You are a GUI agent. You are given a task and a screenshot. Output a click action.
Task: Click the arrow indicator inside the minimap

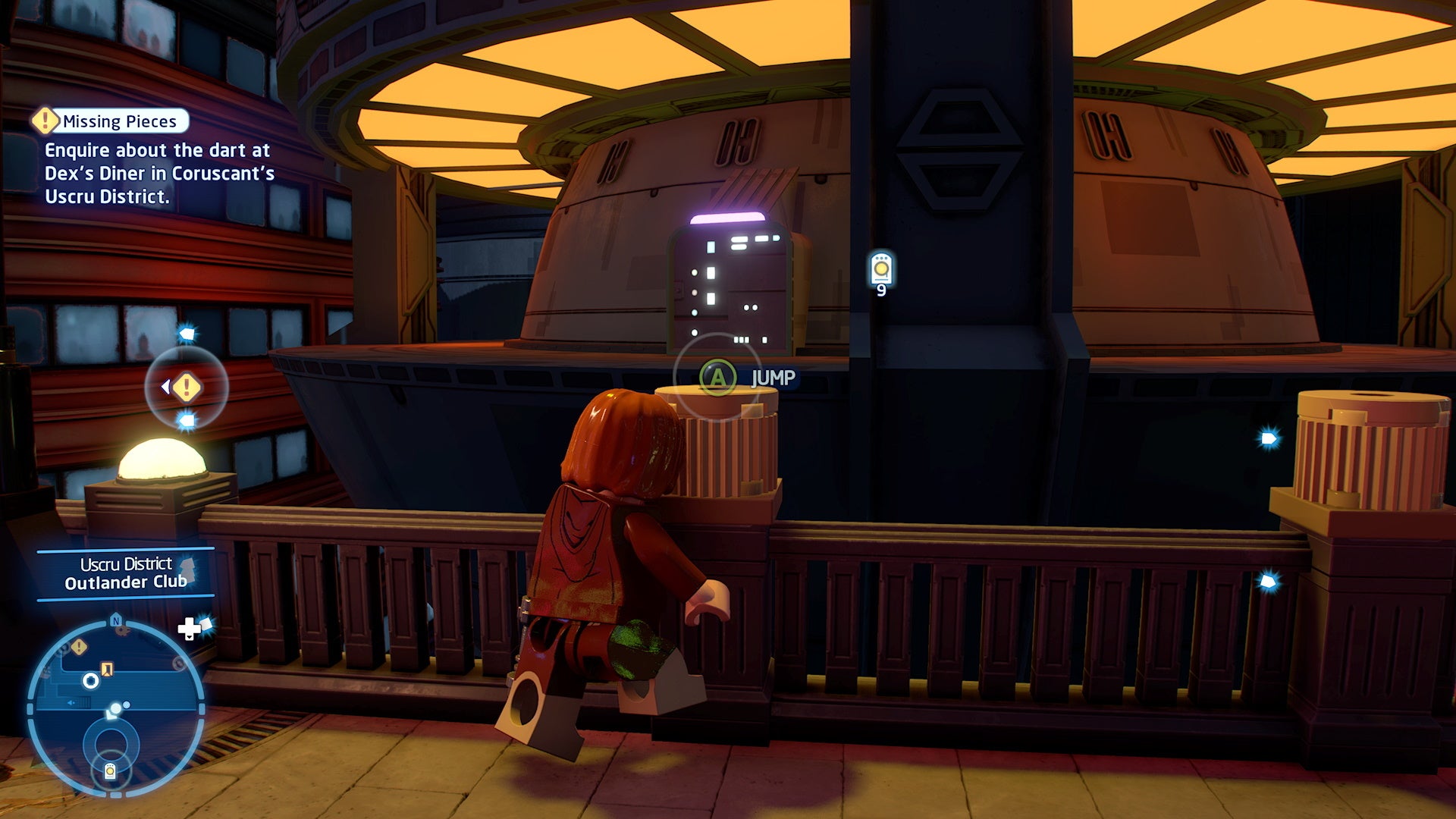click(71, 702)
